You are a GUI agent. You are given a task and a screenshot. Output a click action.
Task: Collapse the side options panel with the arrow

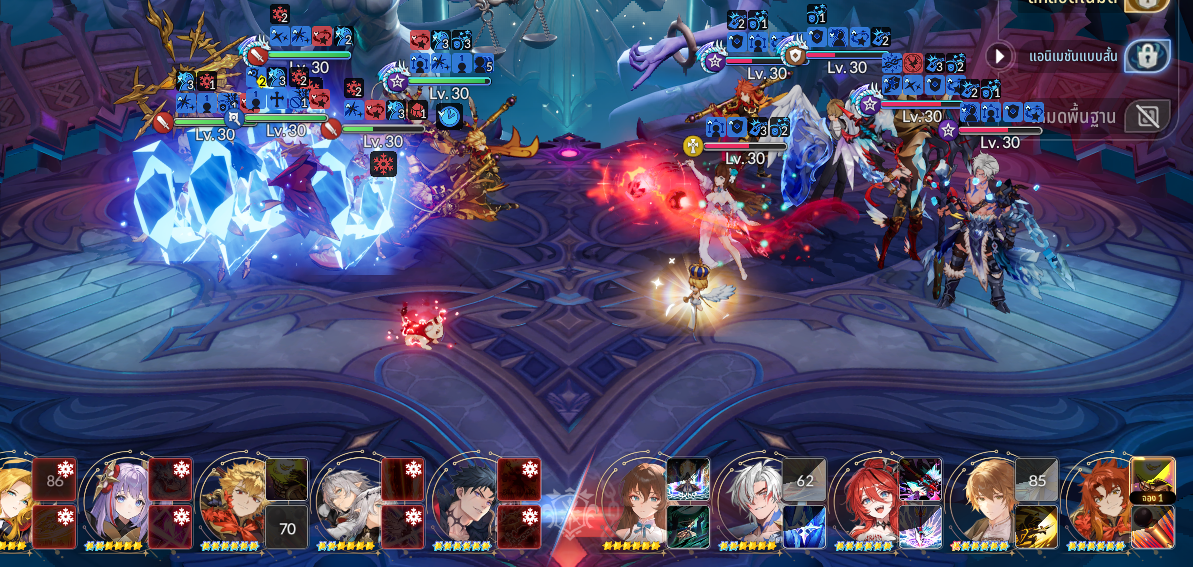(x=999, y=56)
